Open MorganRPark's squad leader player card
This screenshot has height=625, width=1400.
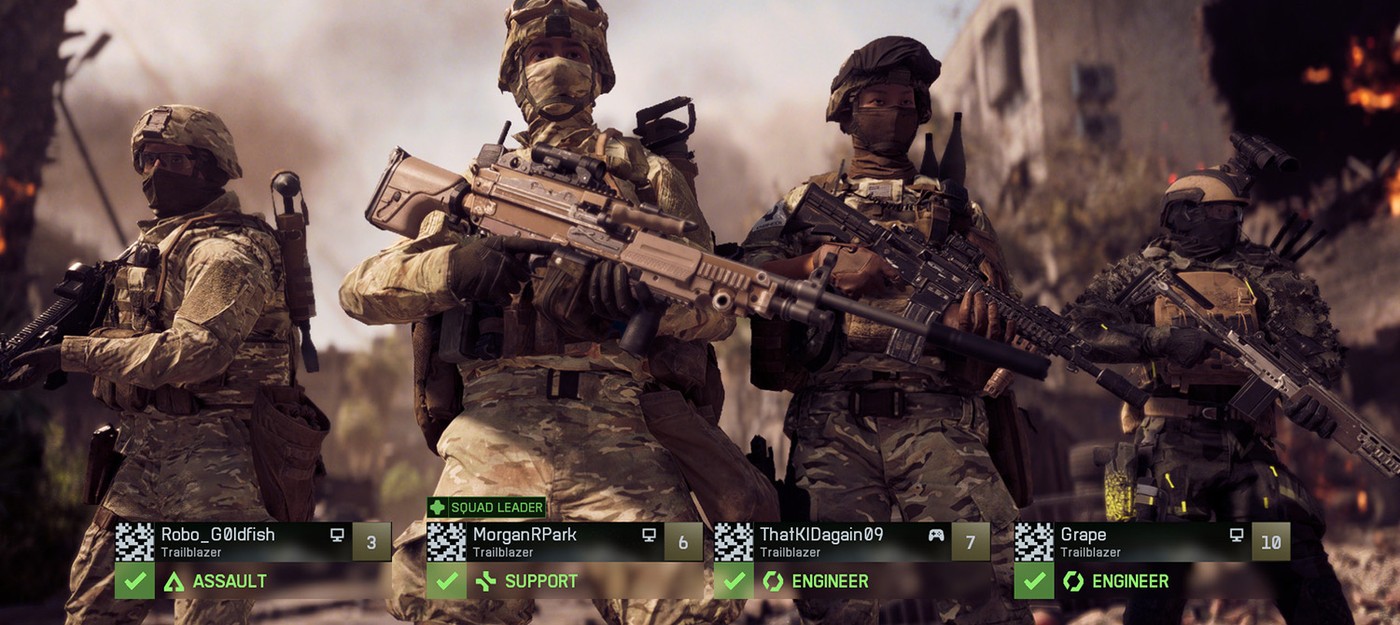pyautogui.click(x=550, y=542)
